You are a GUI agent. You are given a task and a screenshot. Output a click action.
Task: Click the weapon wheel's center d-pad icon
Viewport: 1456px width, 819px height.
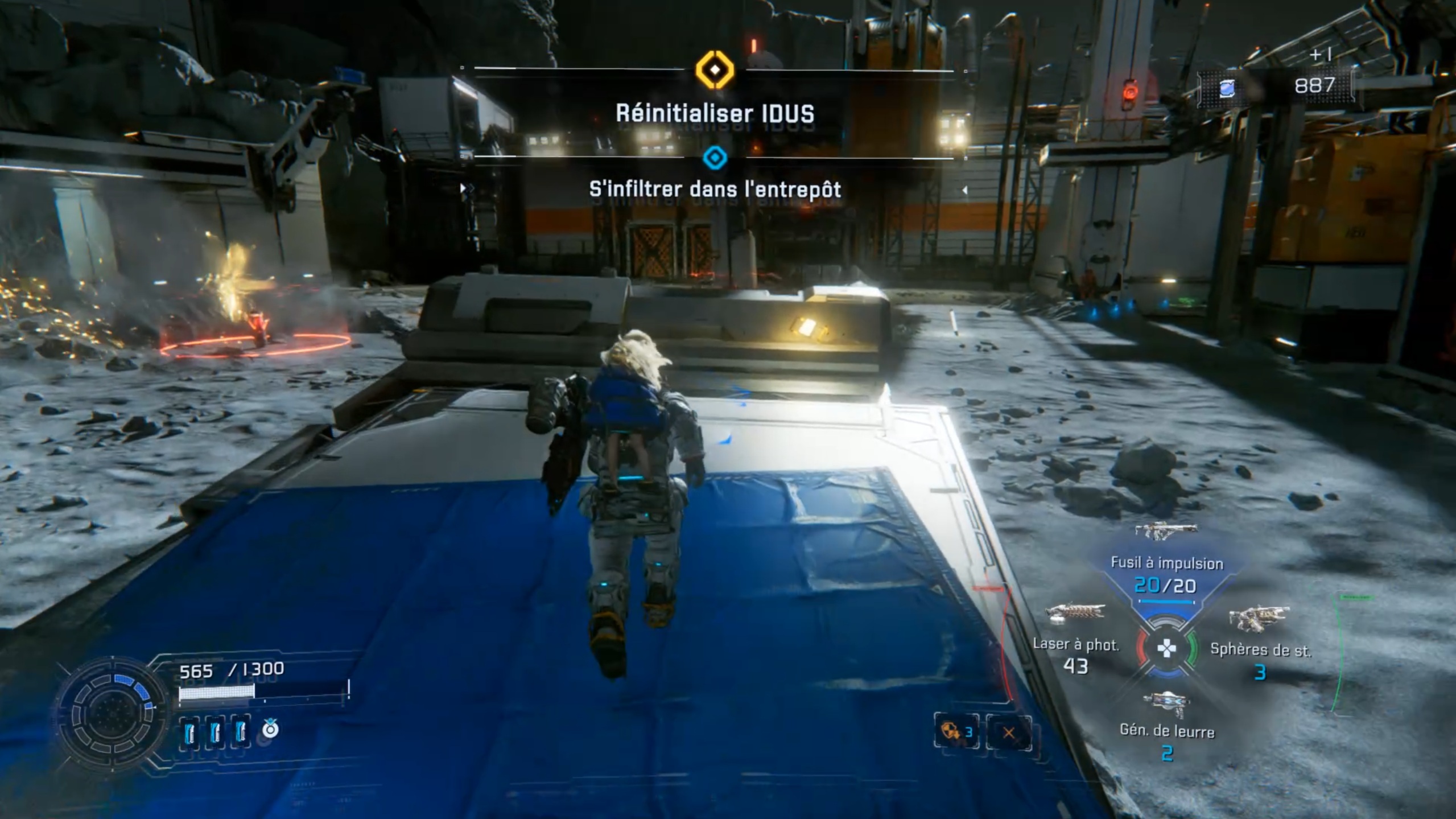(1166, 648)
